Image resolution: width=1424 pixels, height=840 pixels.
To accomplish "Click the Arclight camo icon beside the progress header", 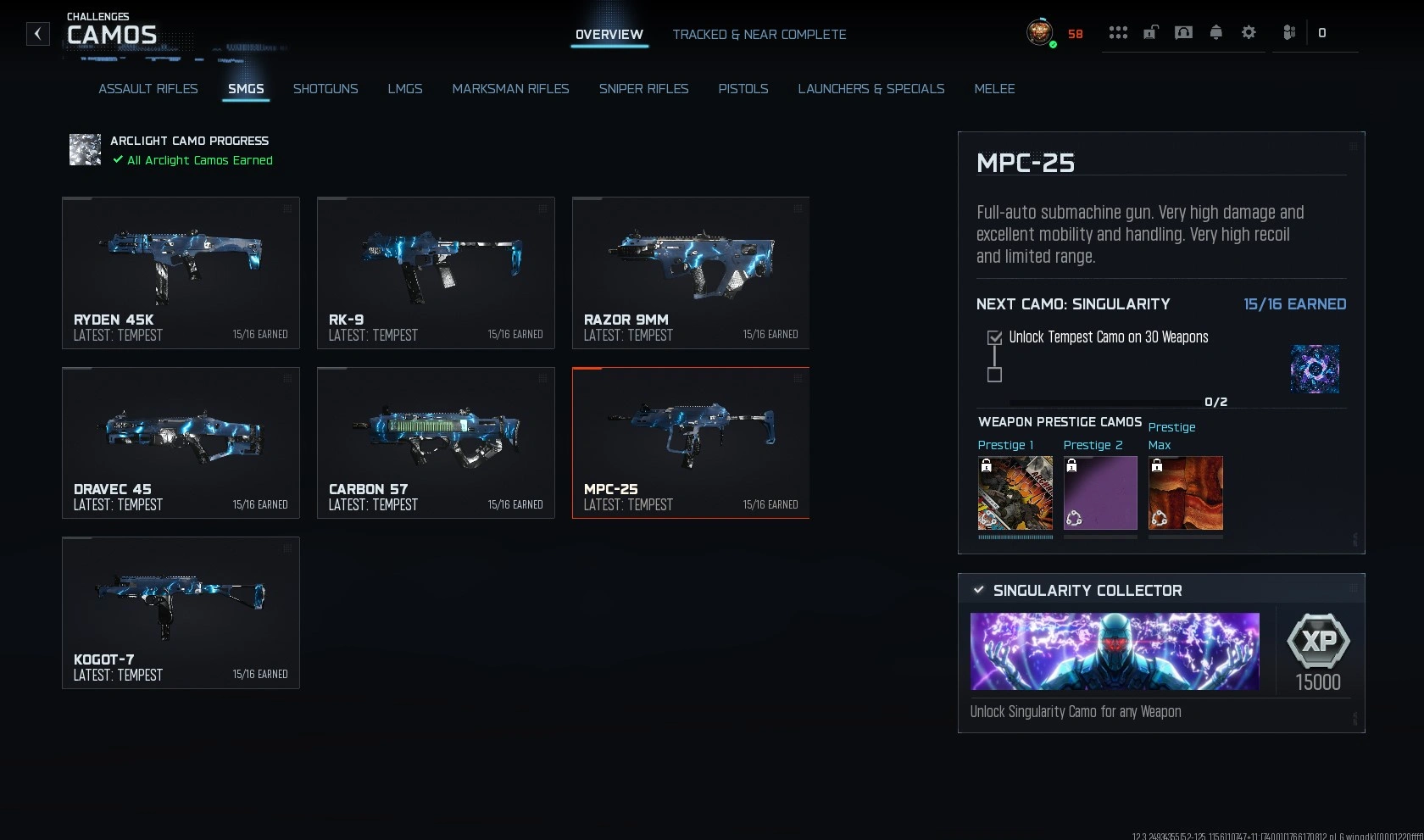I will pyautogui.click(x=85, y=149).
